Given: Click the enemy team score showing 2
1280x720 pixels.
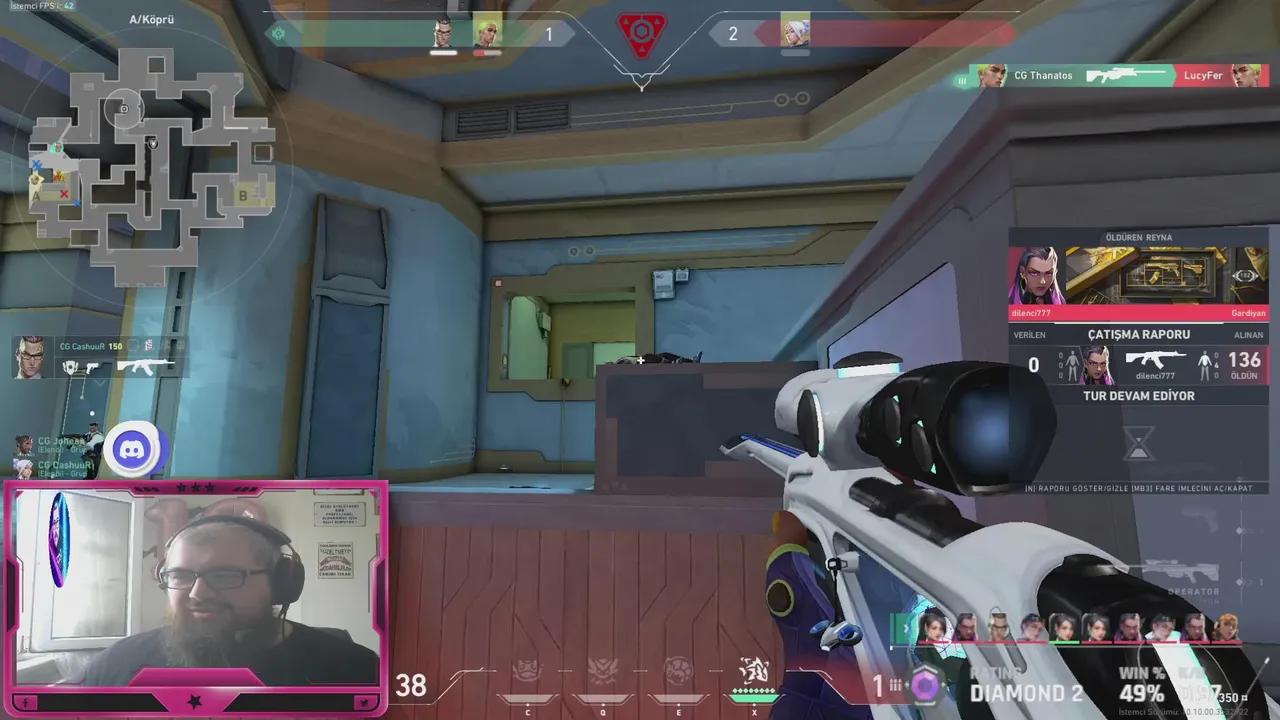Looking at the screenshot, I should tap(732, 33).
